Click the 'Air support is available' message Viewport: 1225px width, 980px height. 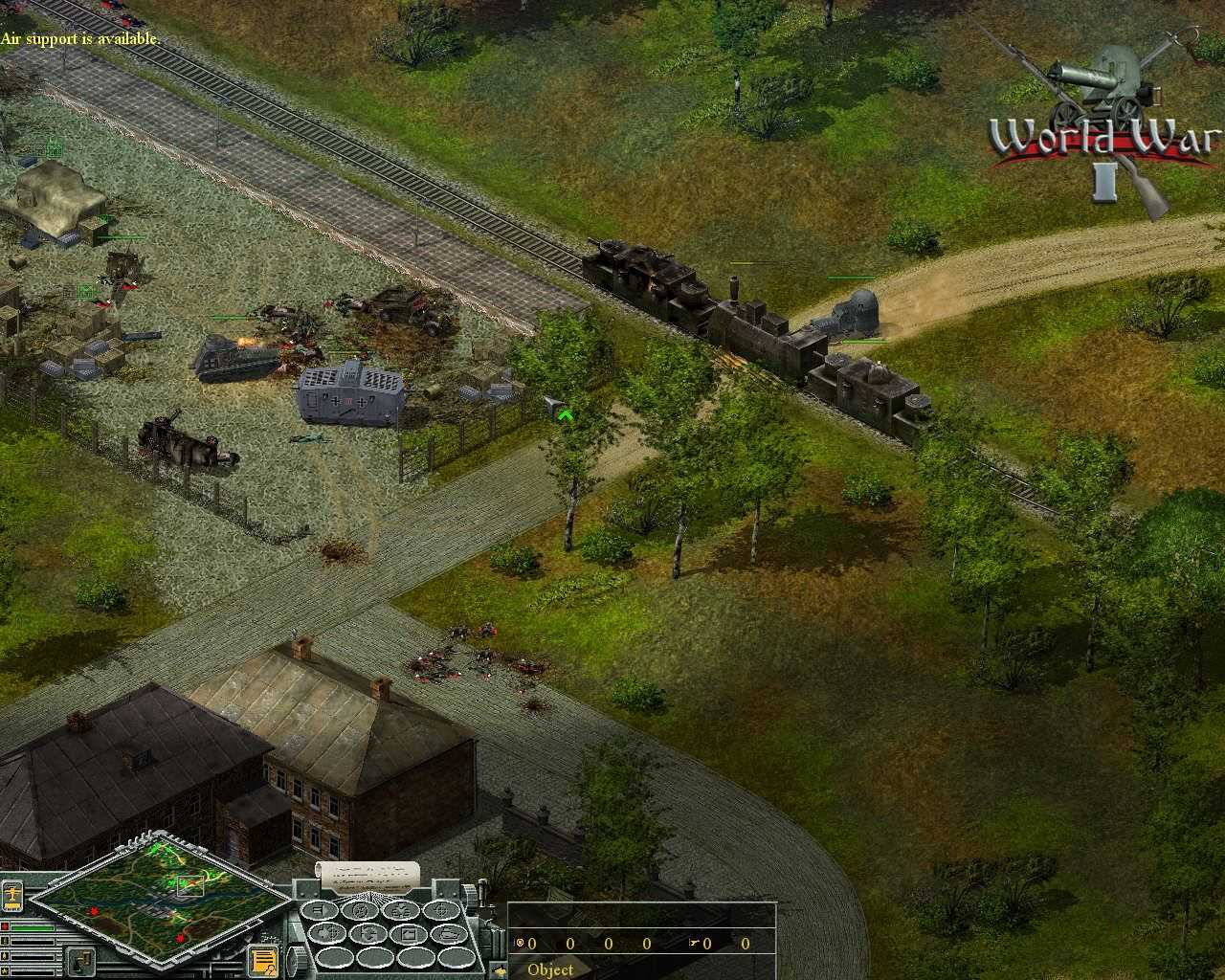click(81, 39)
